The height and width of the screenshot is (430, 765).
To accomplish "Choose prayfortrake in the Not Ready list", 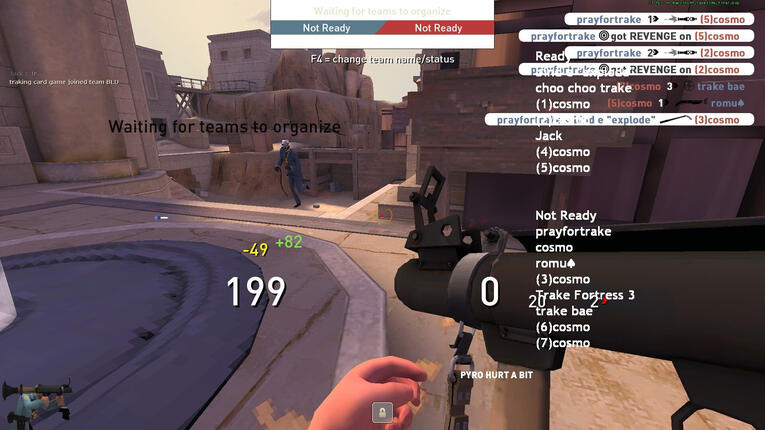I will [x=573, y=231].
